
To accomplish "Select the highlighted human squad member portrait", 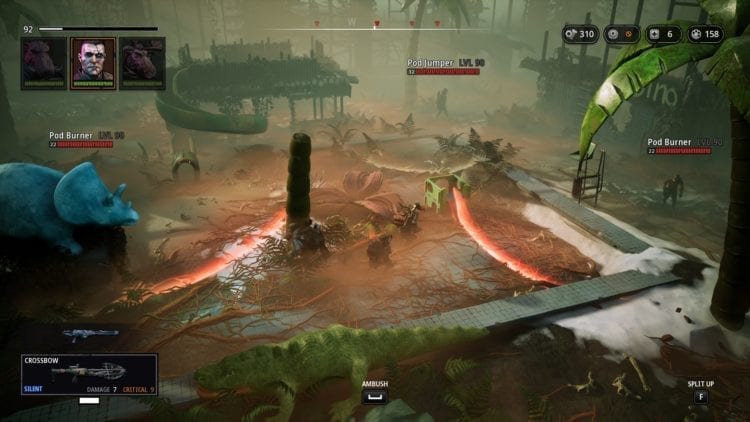I will tap(91, 62).
